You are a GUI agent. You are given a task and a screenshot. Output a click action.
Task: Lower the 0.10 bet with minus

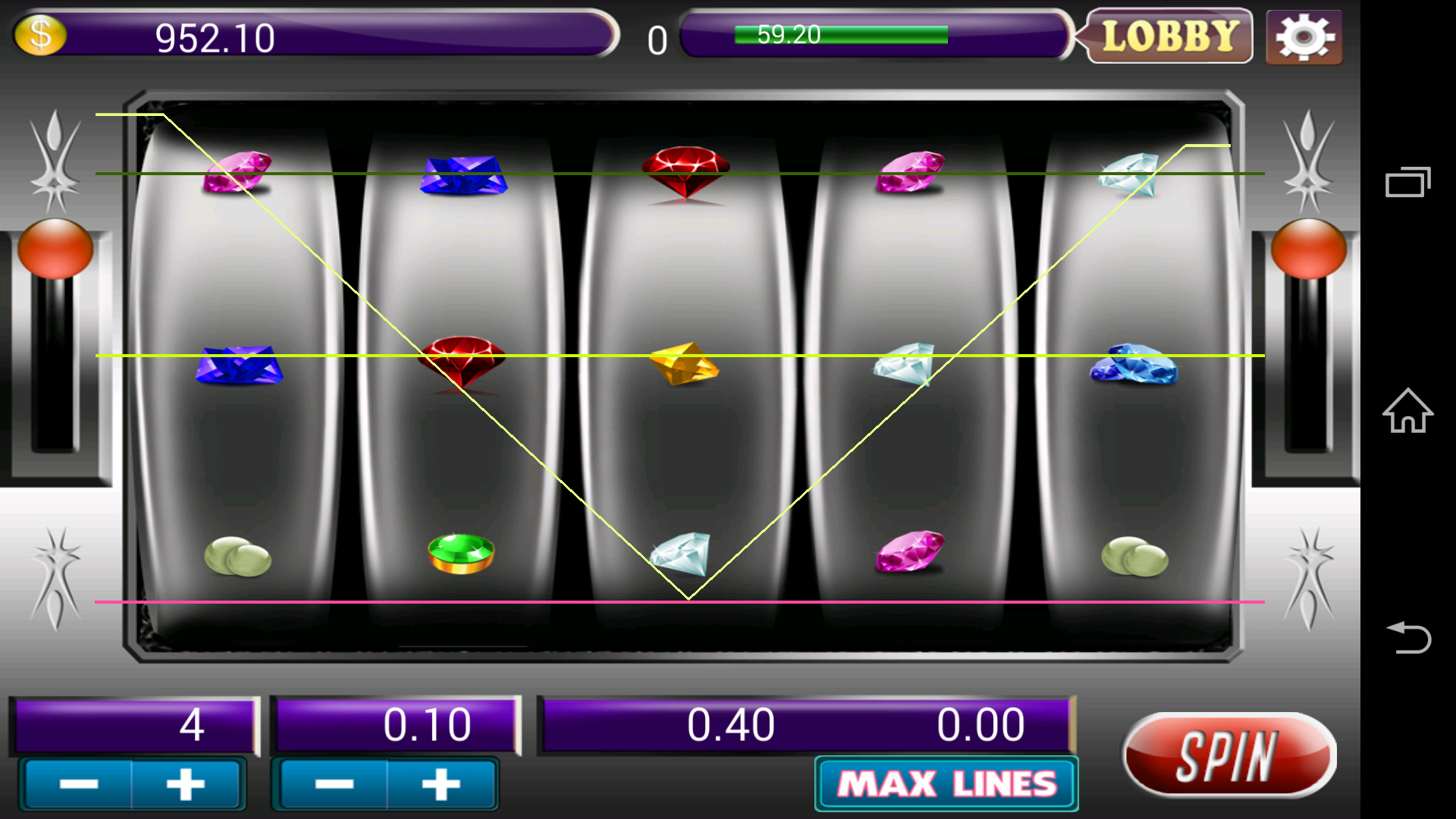click(x=334, y=784)
